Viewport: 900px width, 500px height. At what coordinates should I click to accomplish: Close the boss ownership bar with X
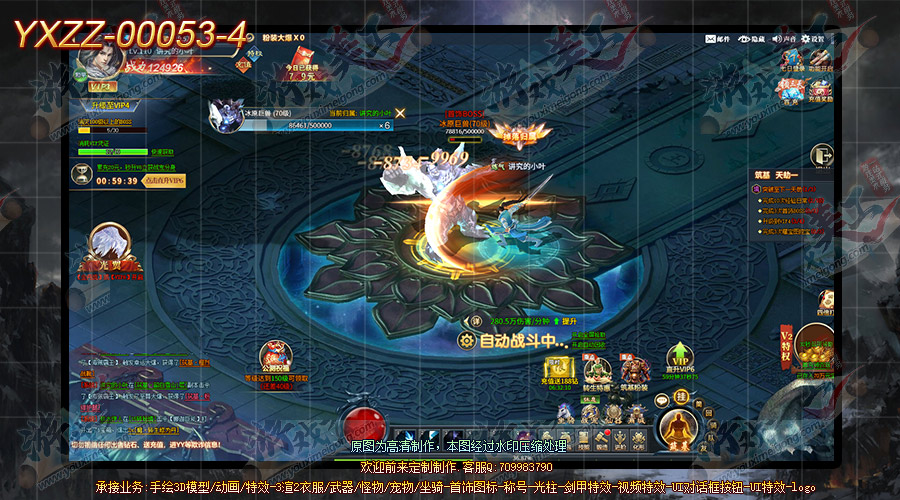(400, 113)
